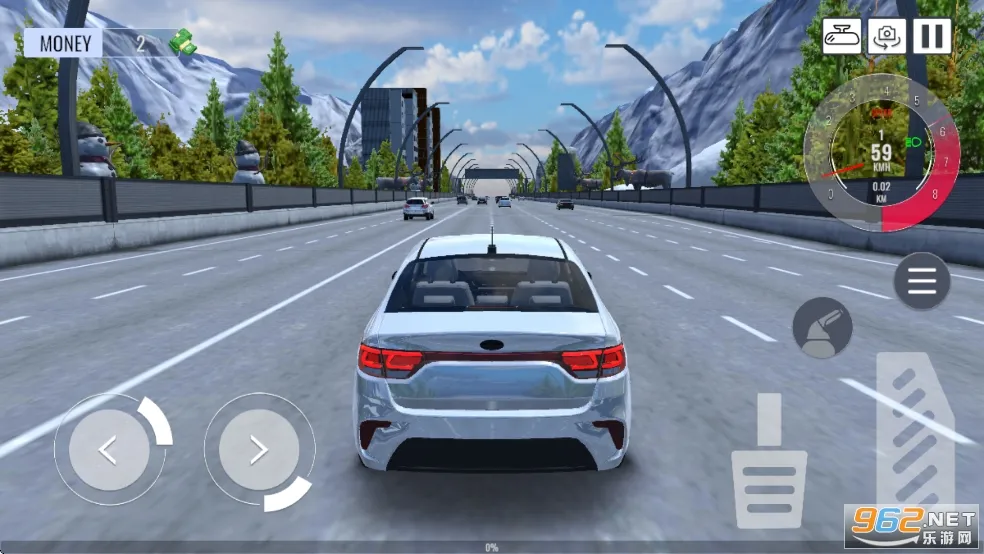
Task: Switch the camera view
Action: point(886,37)
